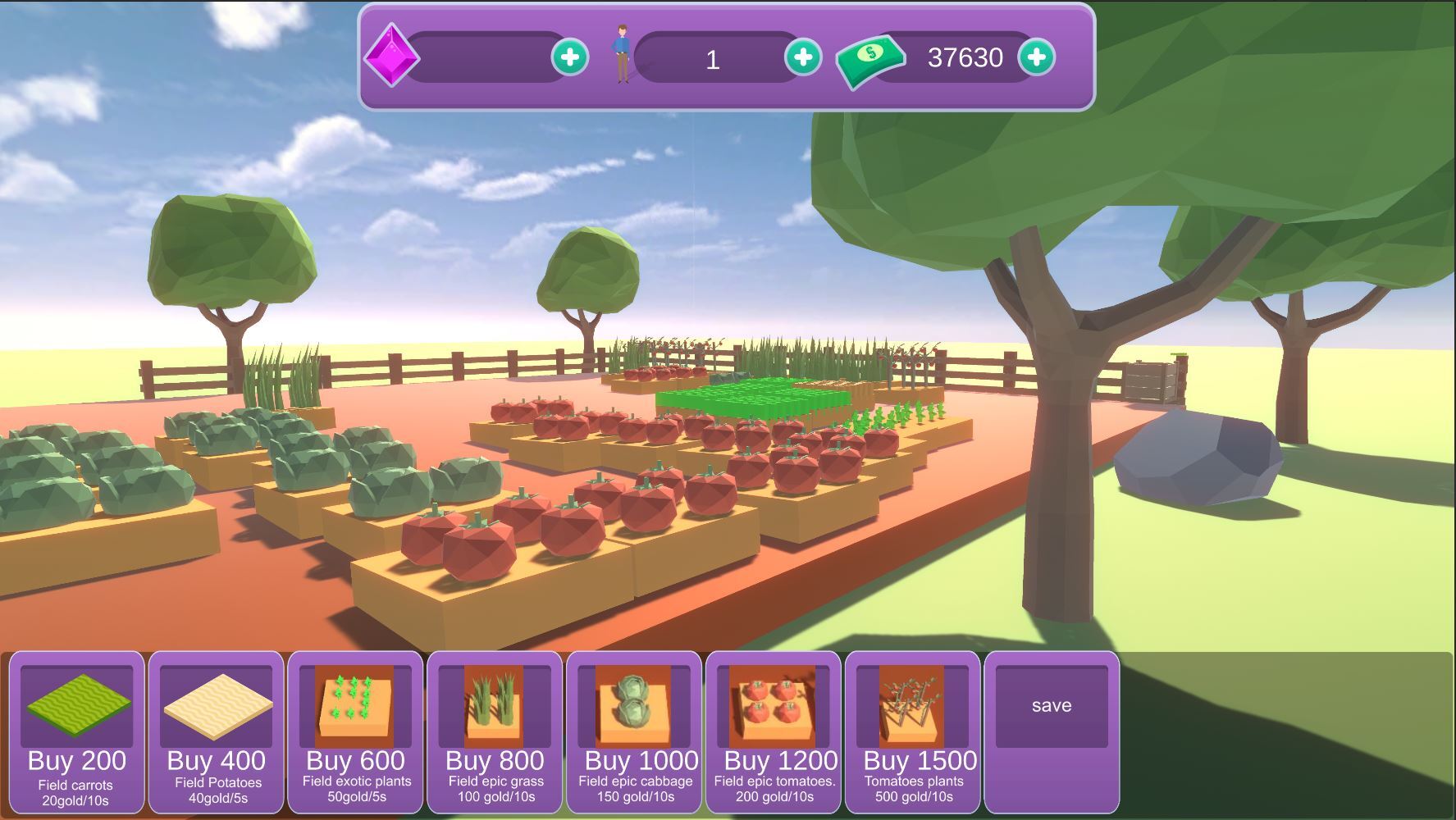The height and width of the screenshot is (820, 1456).
Task: Click the farmer character icon
Action: point(621,54)
